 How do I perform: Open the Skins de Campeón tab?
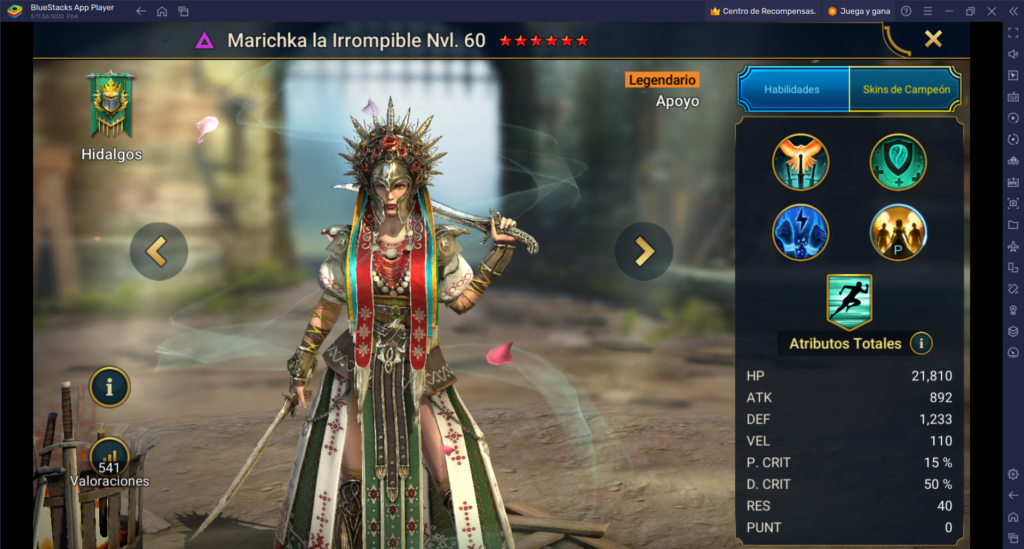click(905, 89)
